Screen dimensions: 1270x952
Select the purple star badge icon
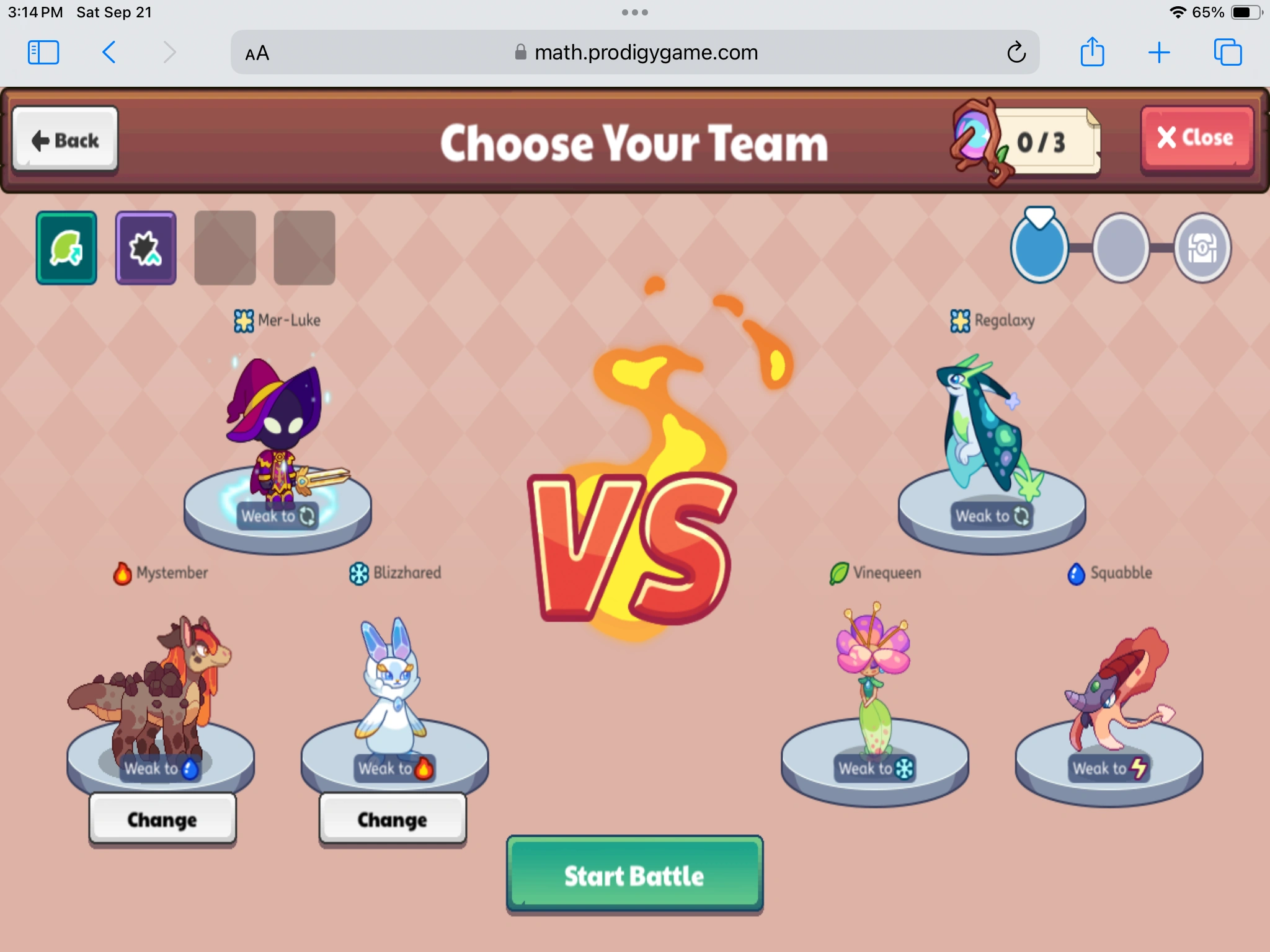pyautogui.click(x=145, y=247)
